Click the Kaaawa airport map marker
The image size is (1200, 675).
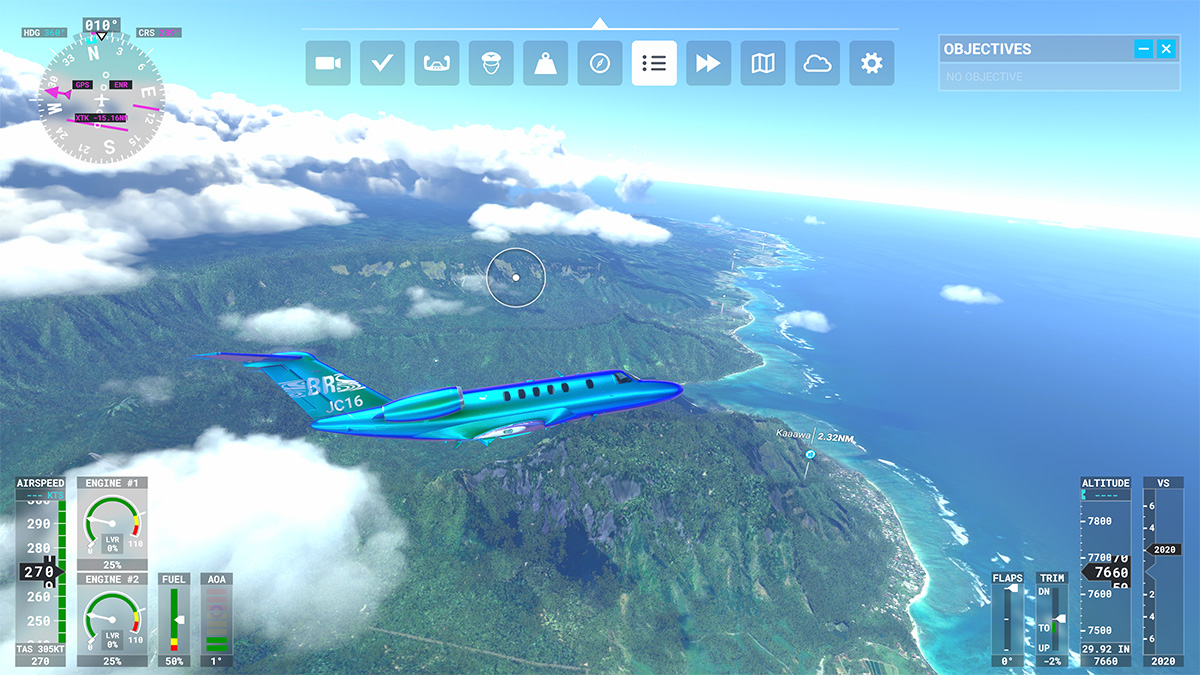coord(810,455)
